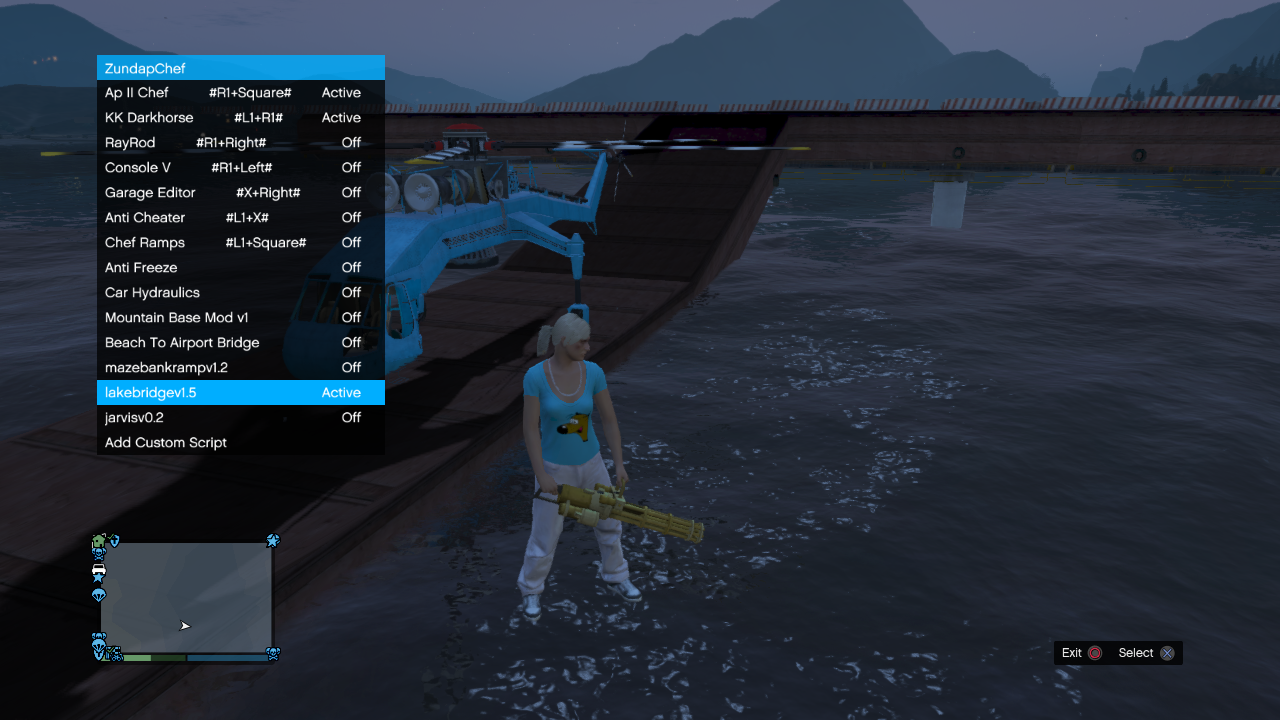This screenshot has width=1280, height=720.
Task: Click the bike blip at minimap bottom-left
Action: [x=117, y=656]
